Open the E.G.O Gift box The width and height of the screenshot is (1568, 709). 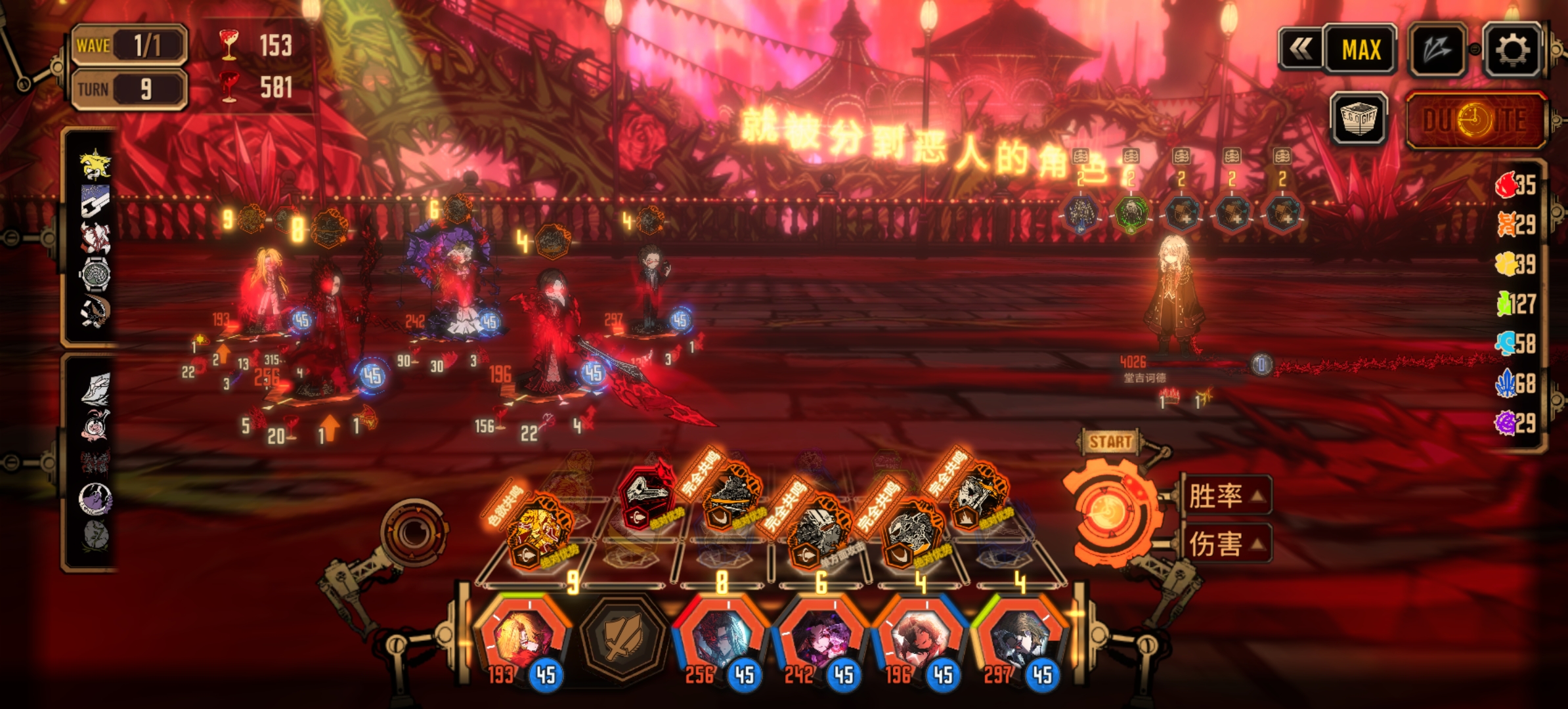[x=1359, y=119]
